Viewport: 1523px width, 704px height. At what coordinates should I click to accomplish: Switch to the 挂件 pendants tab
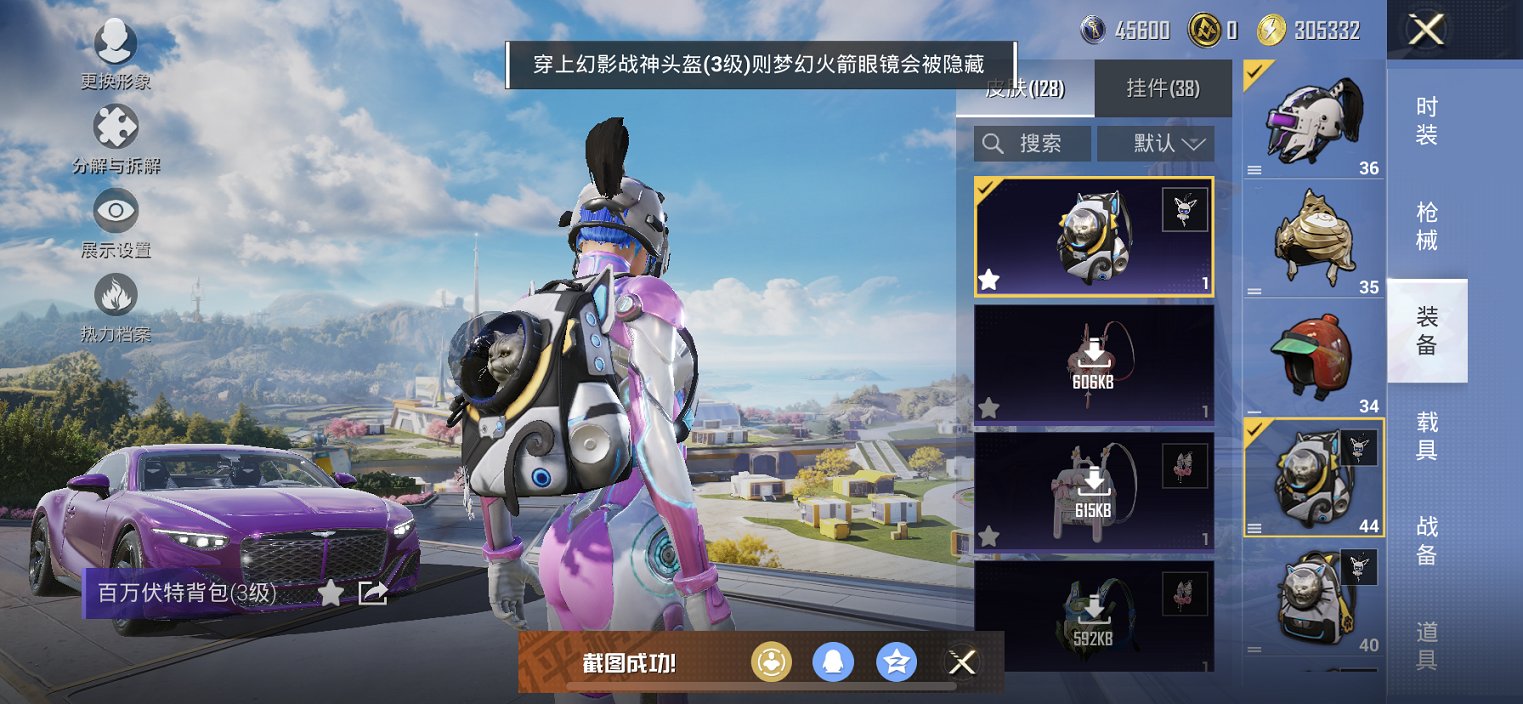[x=1163, y=88]
